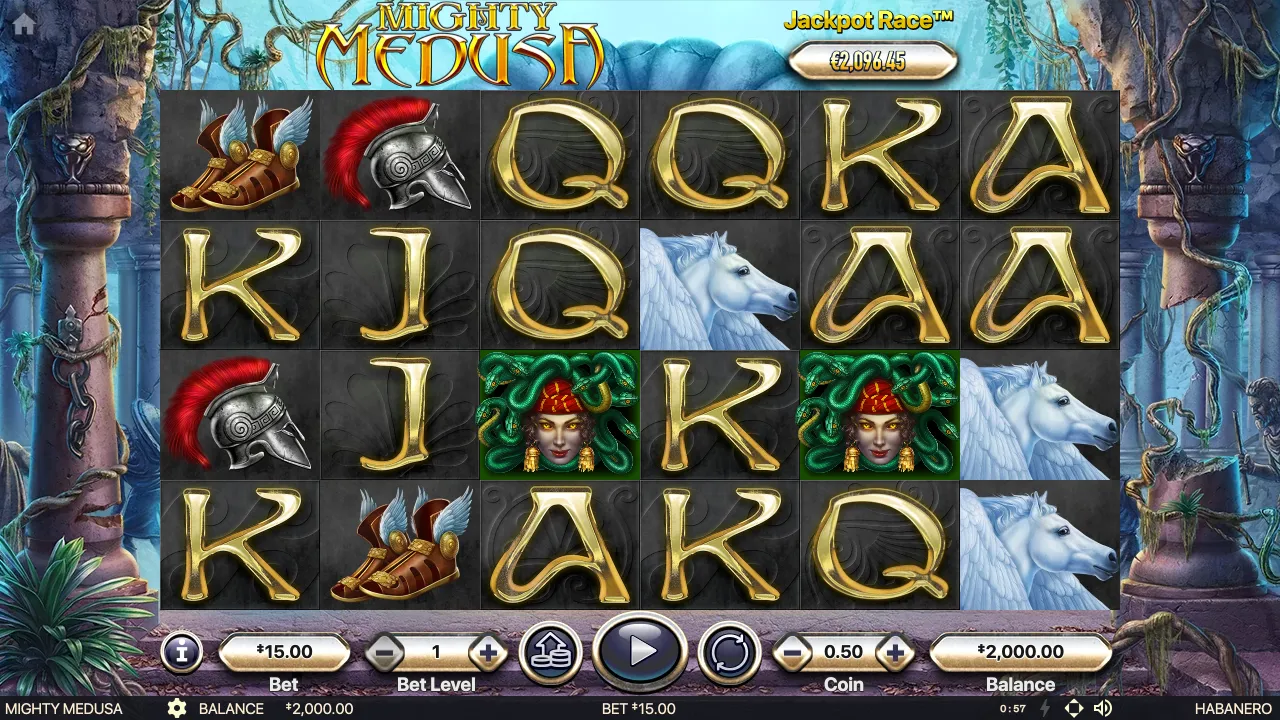
Task: Return to lobby with home icon
Action: [22, 22]
